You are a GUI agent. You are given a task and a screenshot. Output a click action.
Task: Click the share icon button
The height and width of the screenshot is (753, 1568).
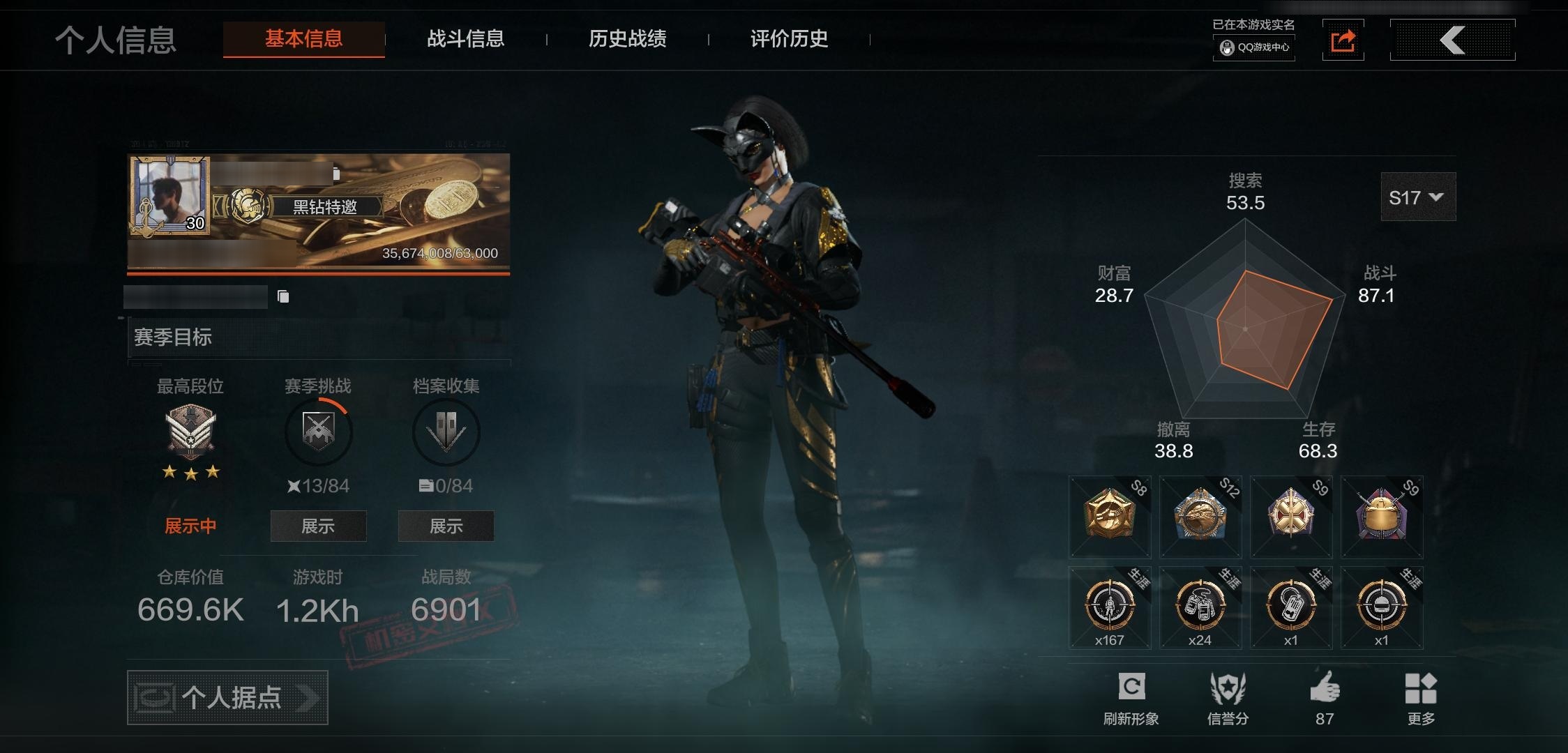point(1343,40)
